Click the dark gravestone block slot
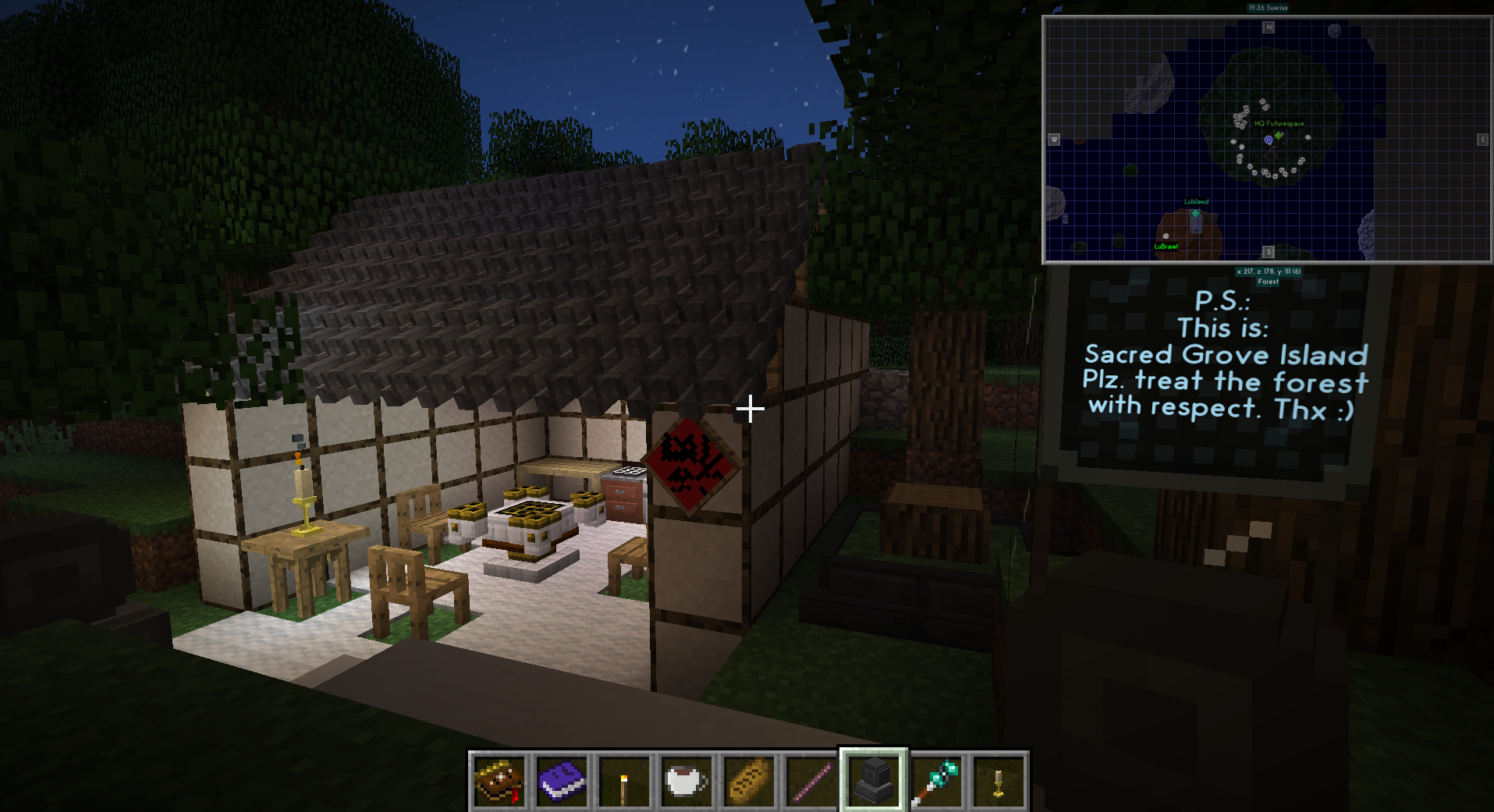Viewport: 1494px width, 812px height. tap(874, 781)
